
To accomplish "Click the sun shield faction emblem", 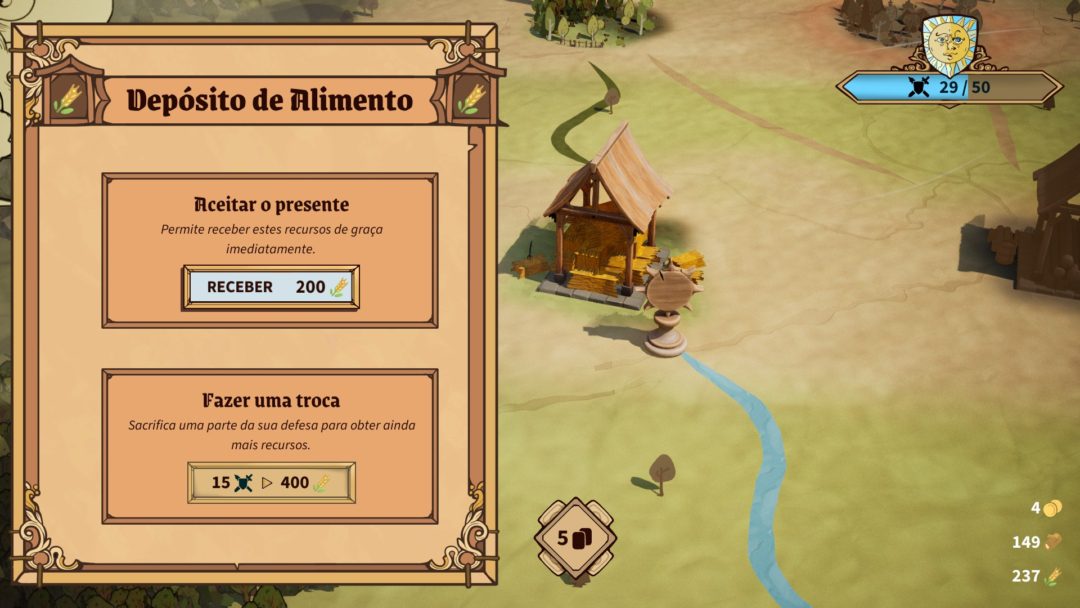I will tap(946, 44).
